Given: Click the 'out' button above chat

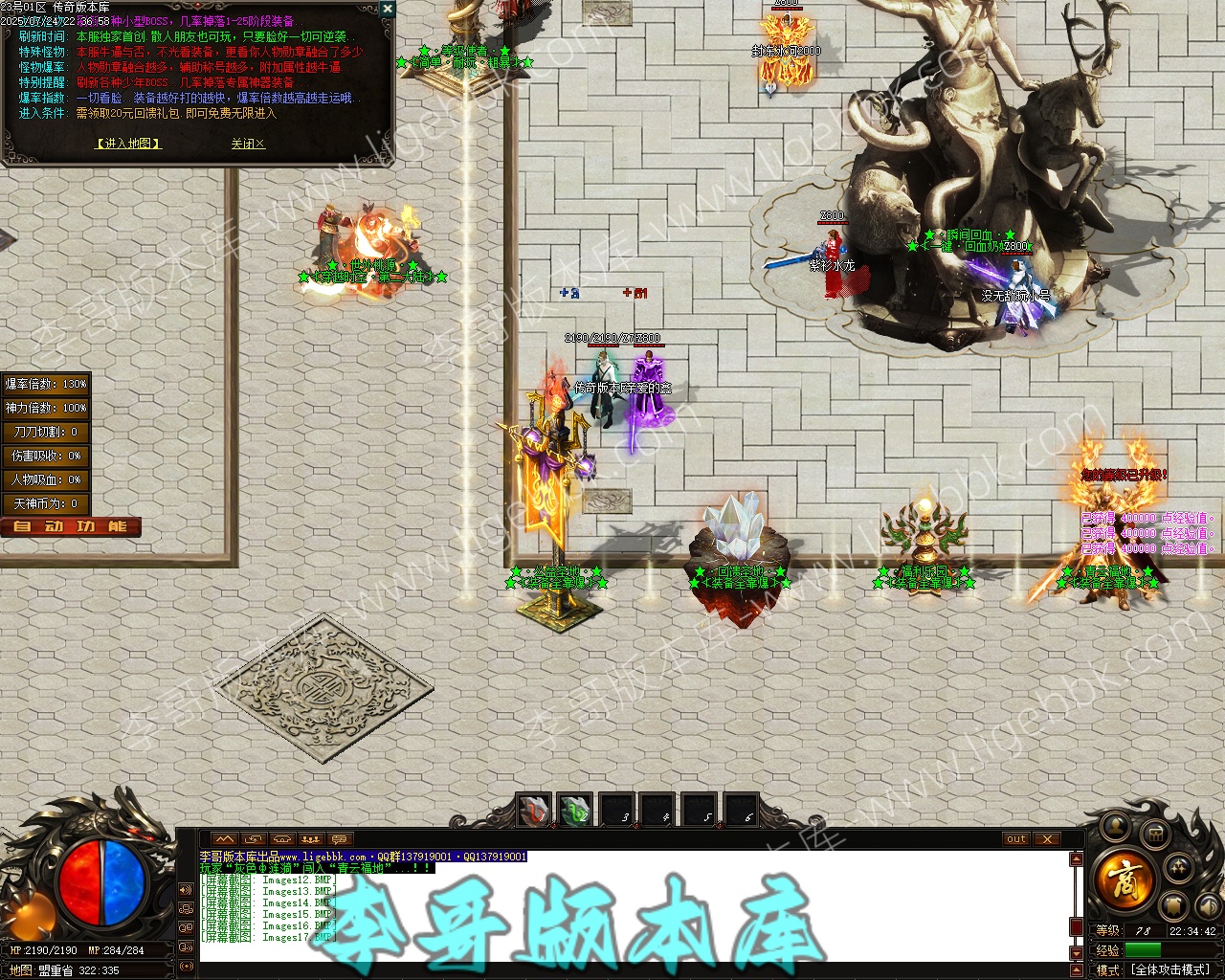Looking at the screenshot, I should click(x=1016, y=839).
